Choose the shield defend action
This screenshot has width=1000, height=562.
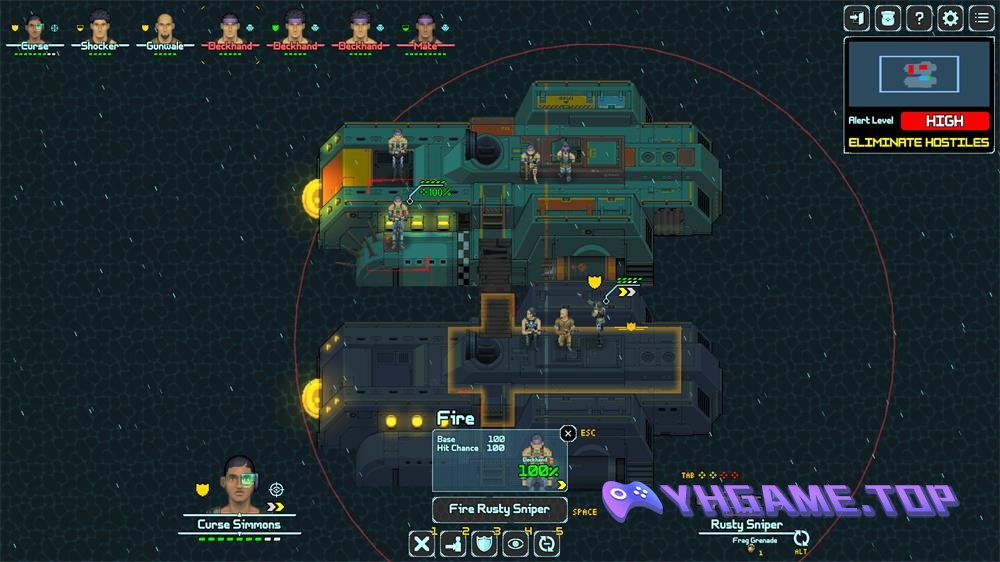(x=484, y=544)
